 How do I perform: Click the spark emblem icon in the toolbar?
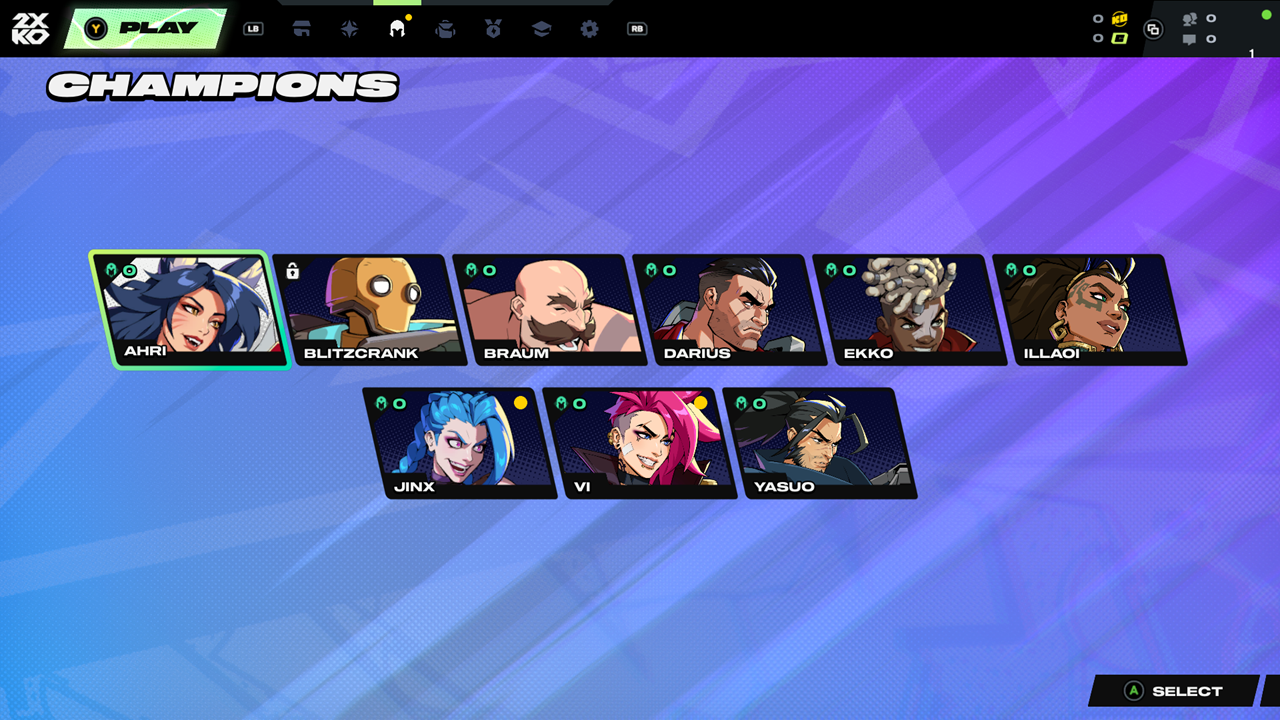pyautogui.click(x=348, y=28)
